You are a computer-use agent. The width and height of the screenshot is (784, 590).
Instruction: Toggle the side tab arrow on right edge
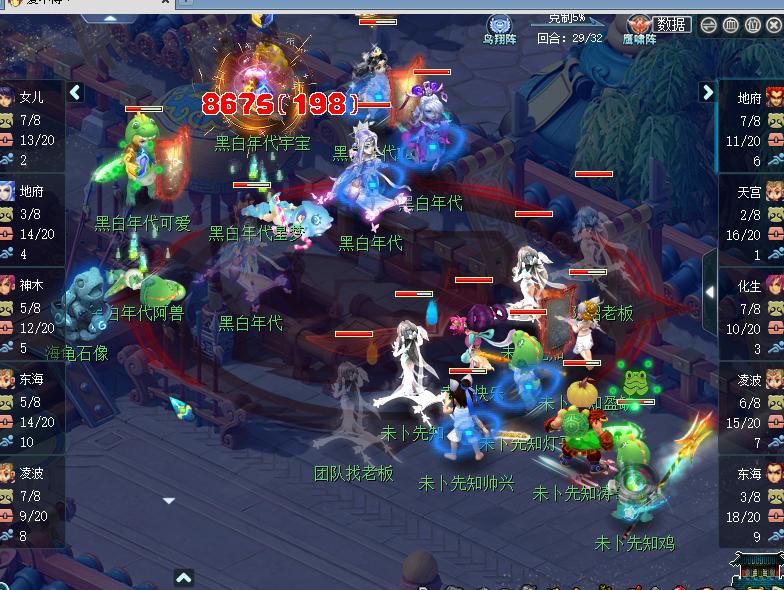(710, 292)
